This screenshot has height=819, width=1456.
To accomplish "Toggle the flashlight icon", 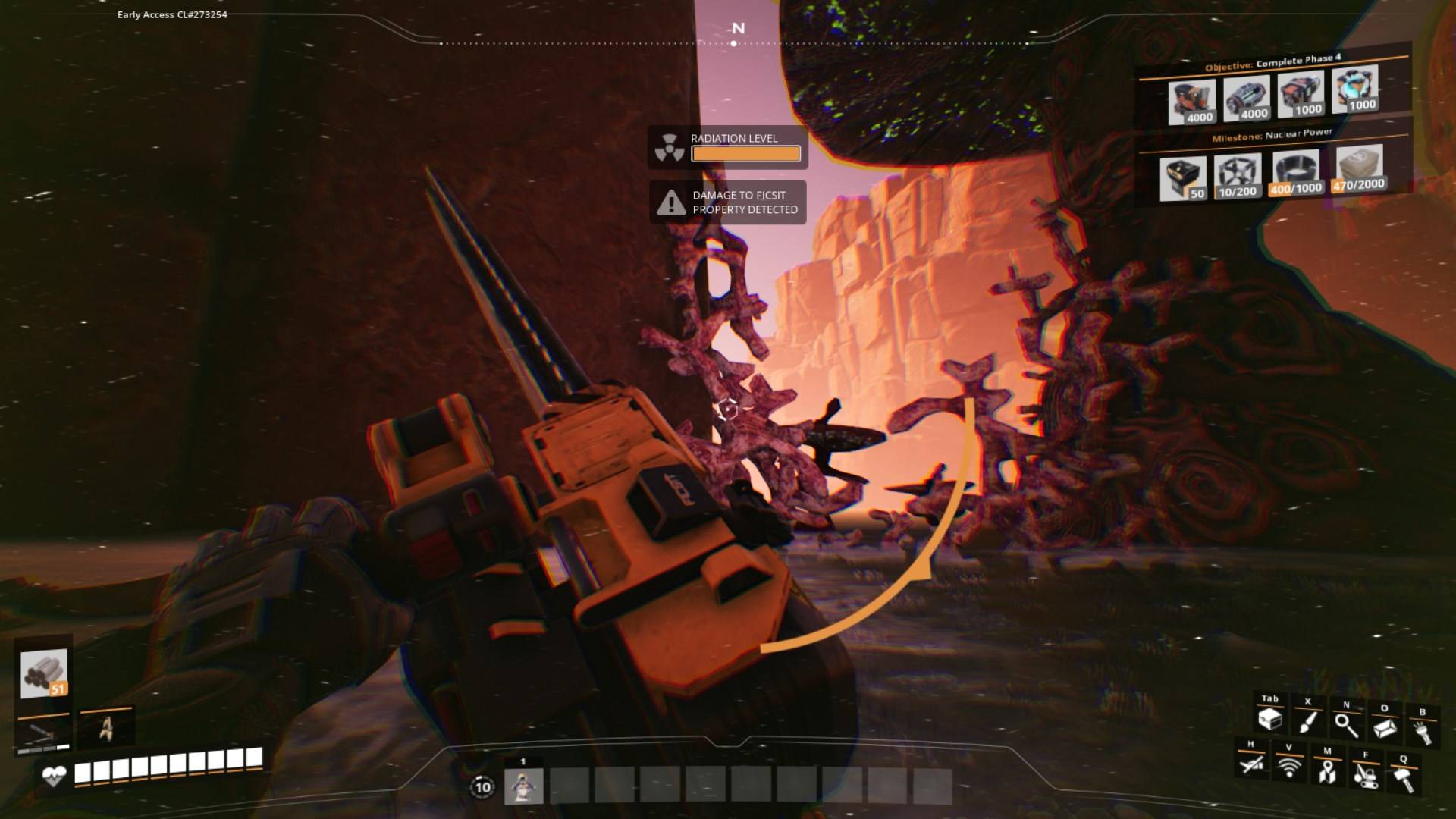I will click(x=1422, y=732).
